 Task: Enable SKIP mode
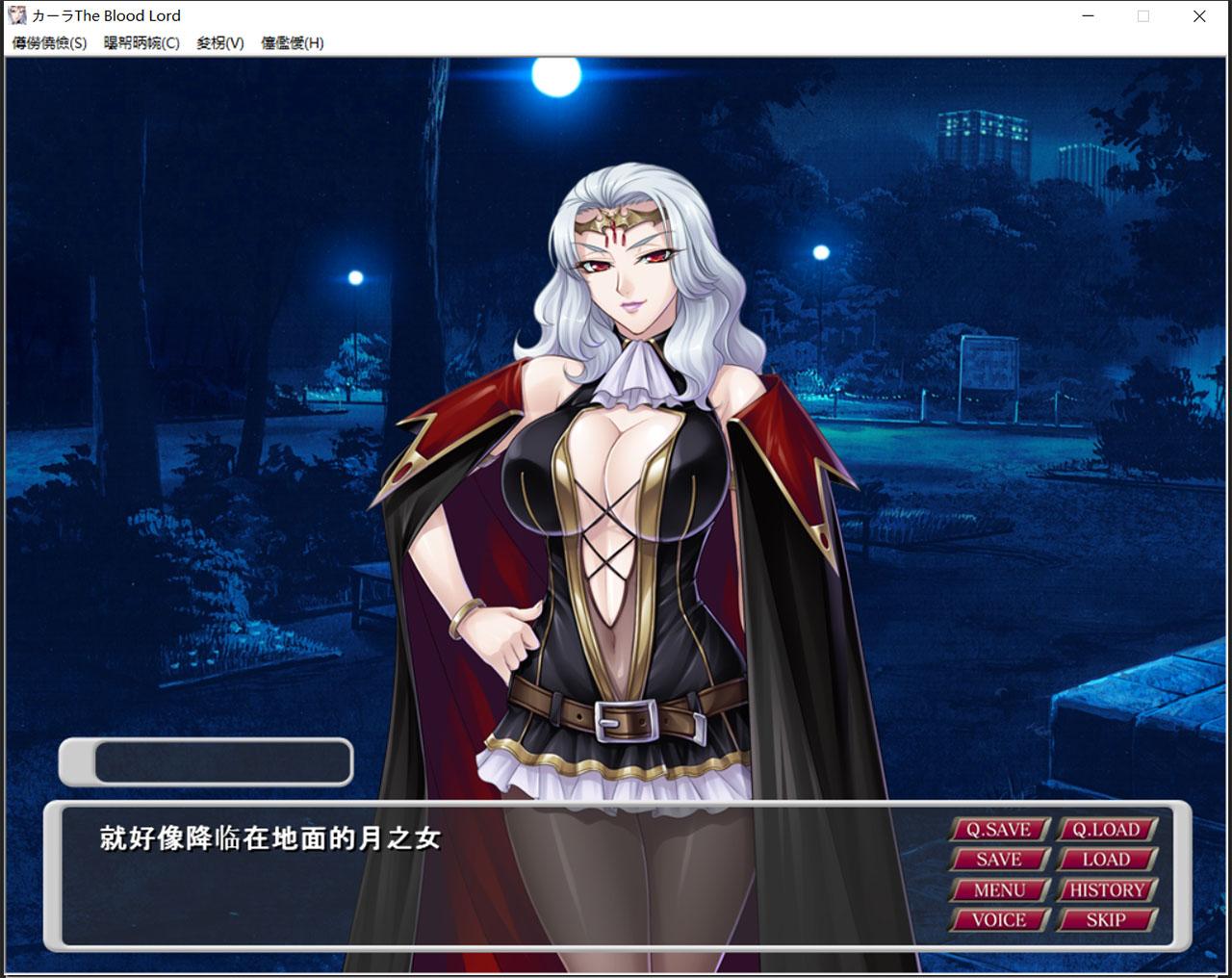pos(1106,921)
